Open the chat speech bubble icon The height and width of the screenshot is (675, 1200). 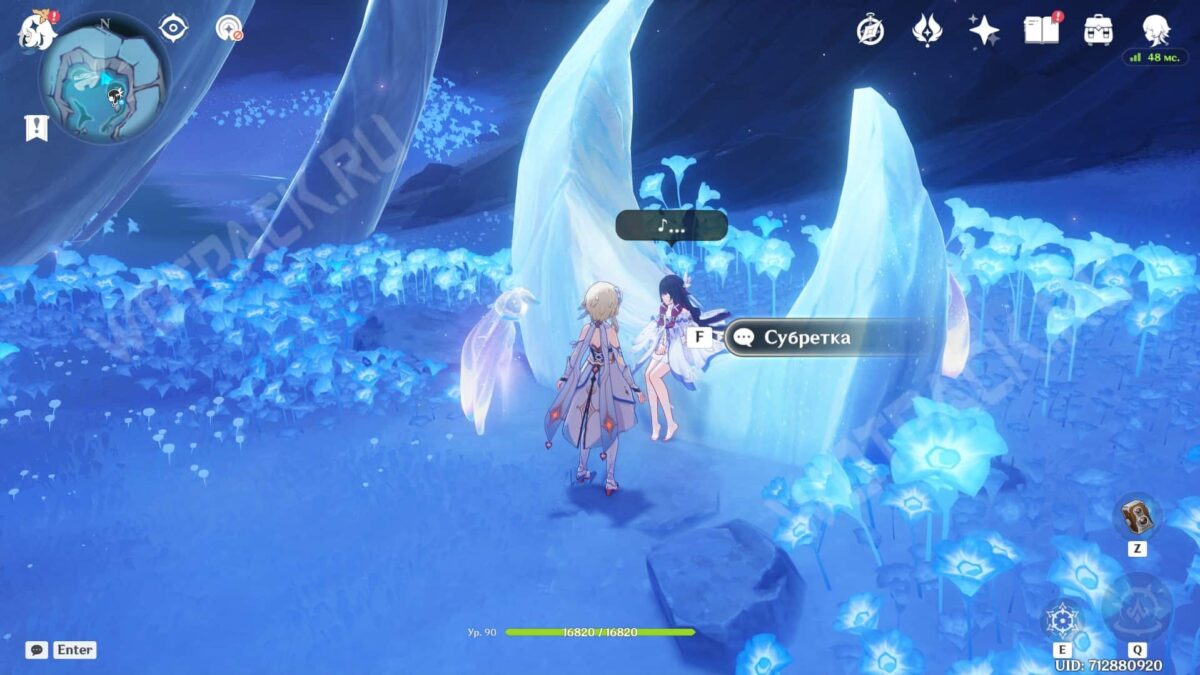pos(36,650)
